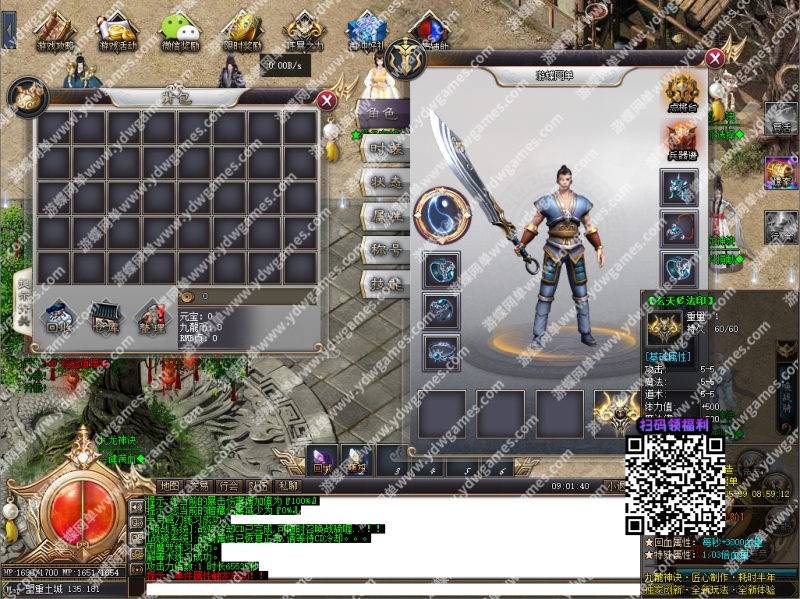
Task: Switch to the 时装 (Fashion) tab
Action: (385, 147)
